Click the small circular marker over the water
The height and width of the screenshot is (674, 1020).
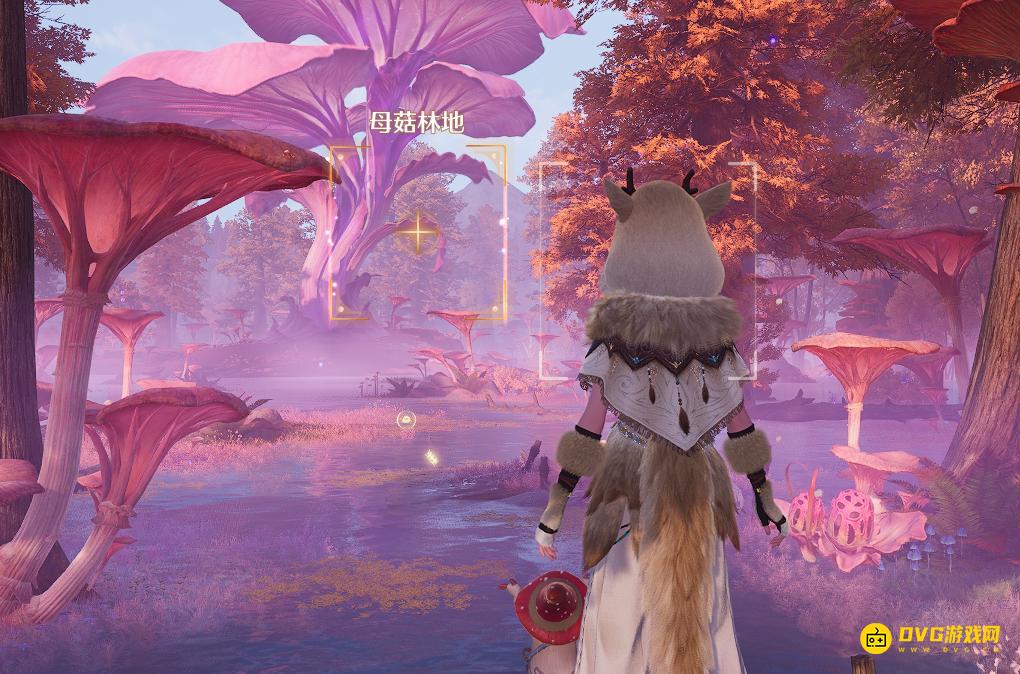tap(405, 422)
